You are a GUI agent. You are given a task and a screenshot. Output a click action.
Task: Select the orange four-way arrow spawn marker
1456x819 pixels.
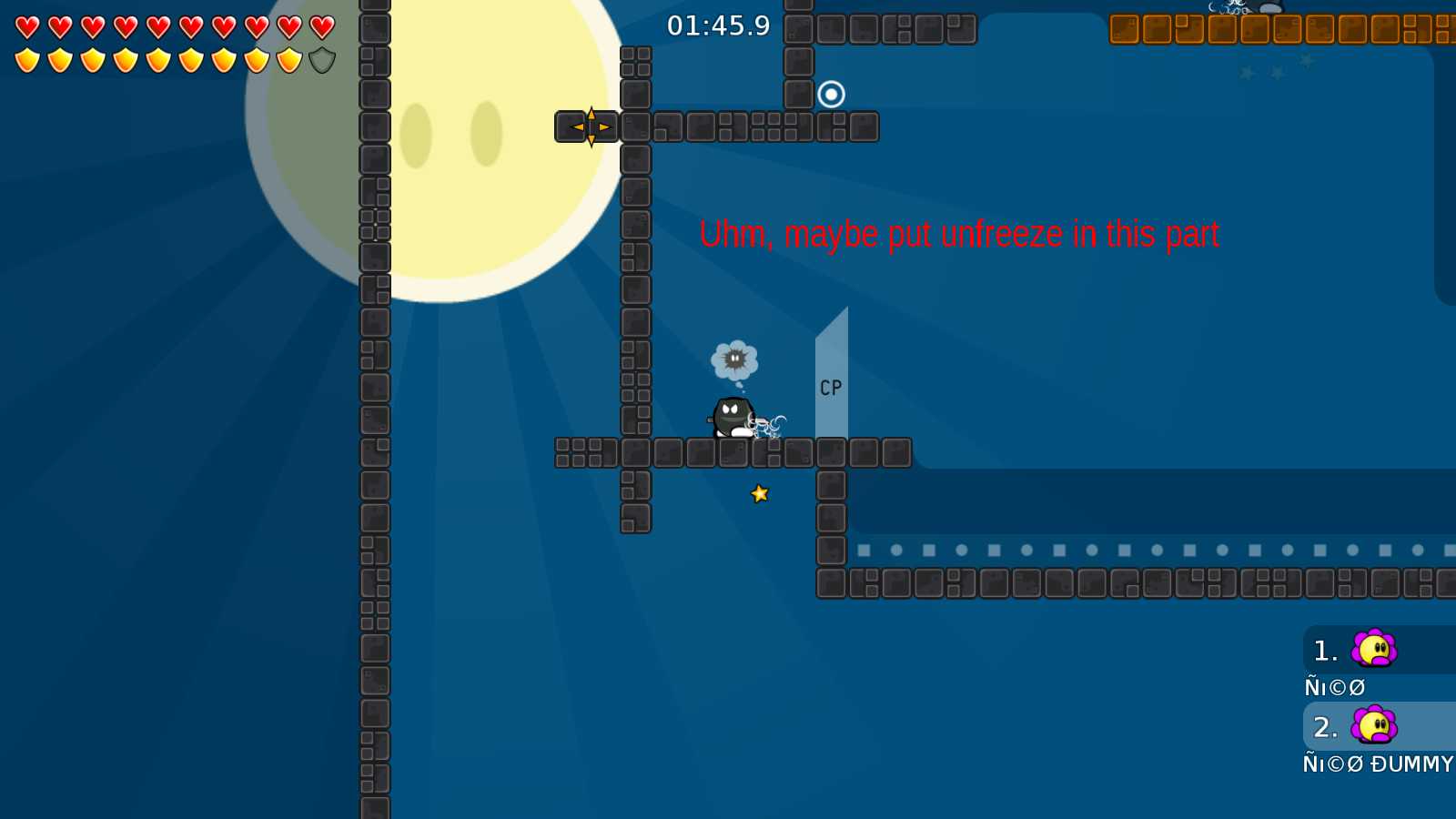point(591,127)
